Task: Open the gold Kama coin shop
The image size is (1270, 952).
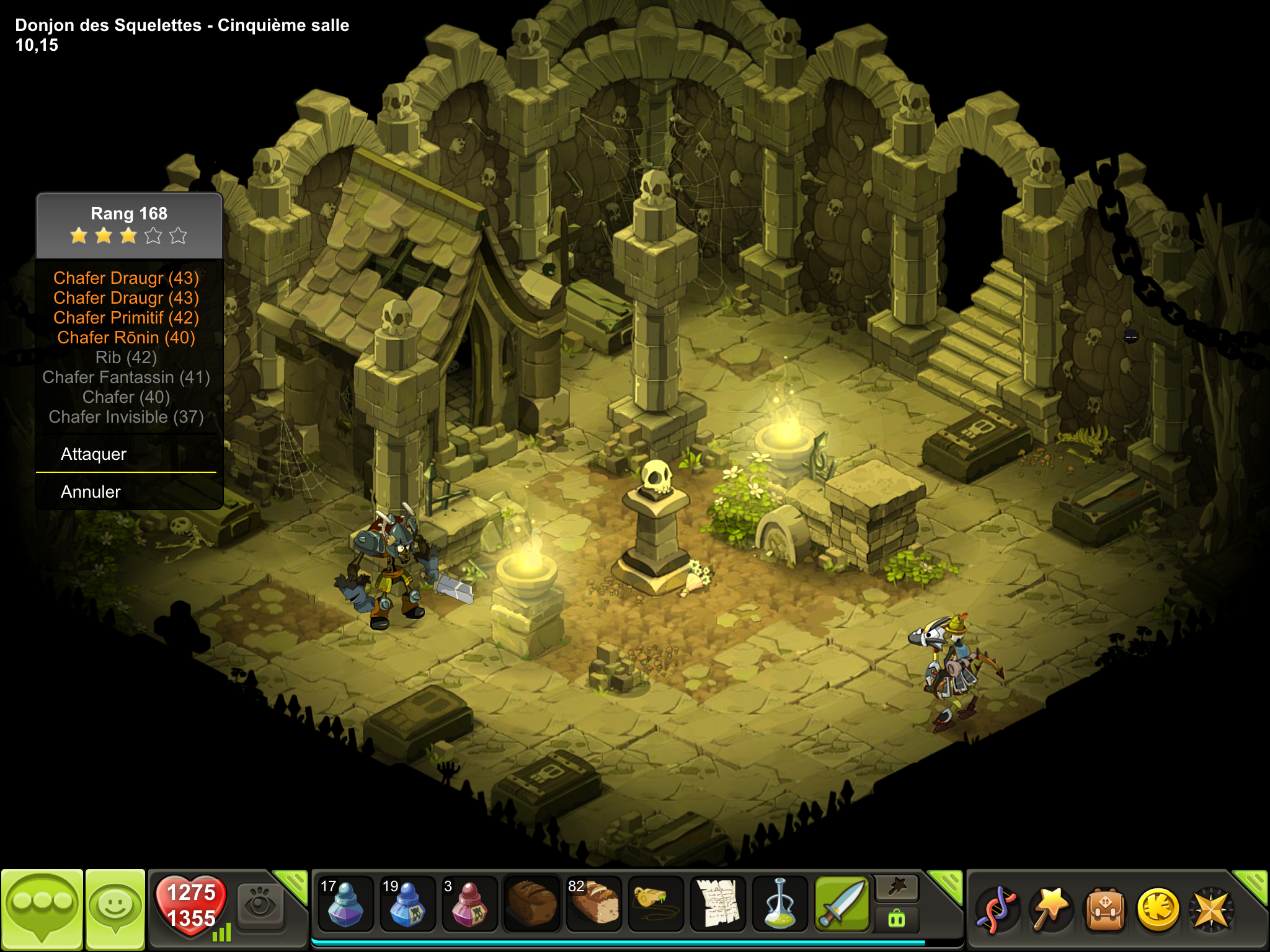Action: coord(1158,909)
